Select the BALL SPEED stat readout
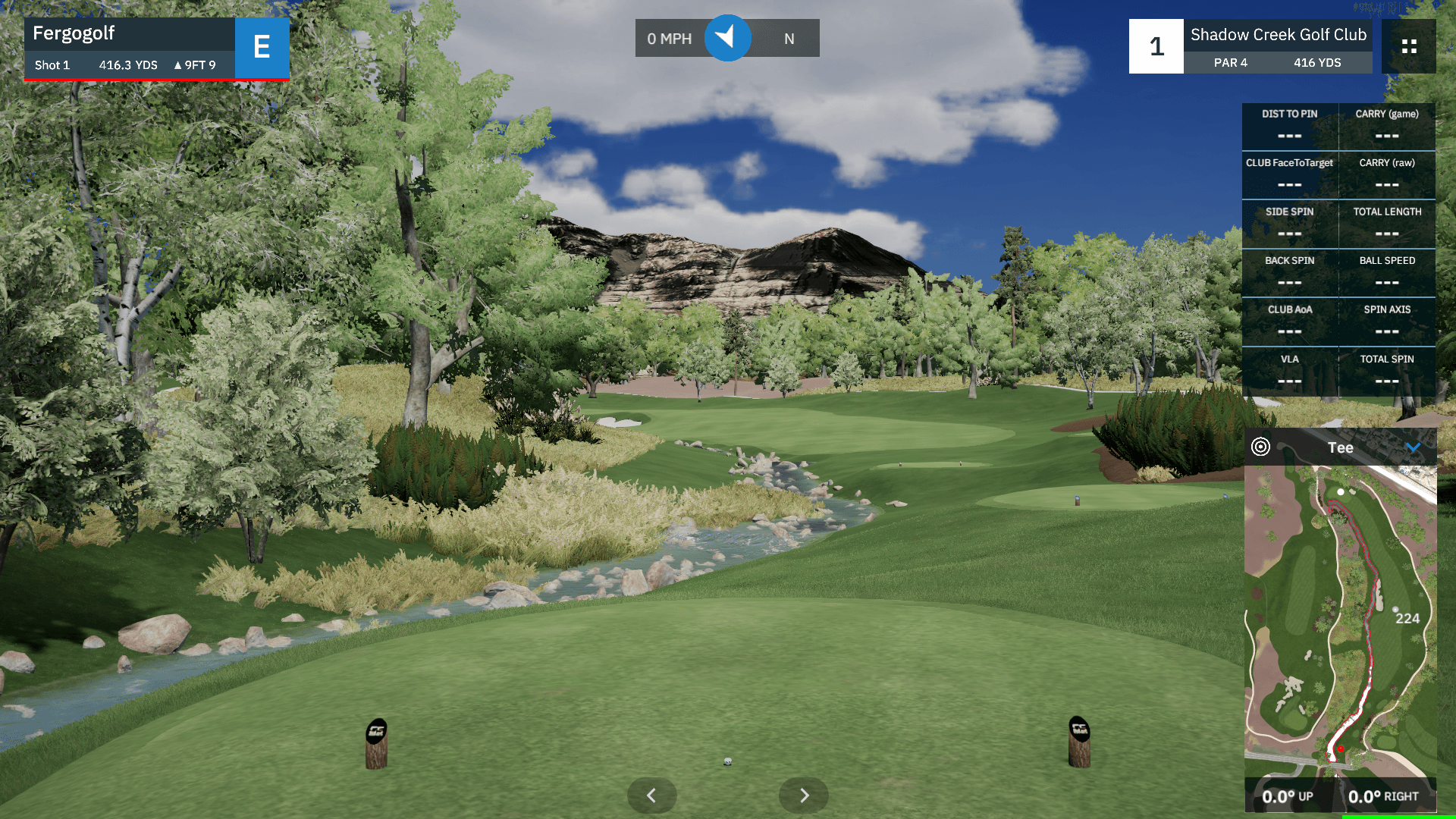This screenshot has width=1456, height=819. click(1387, 273)
